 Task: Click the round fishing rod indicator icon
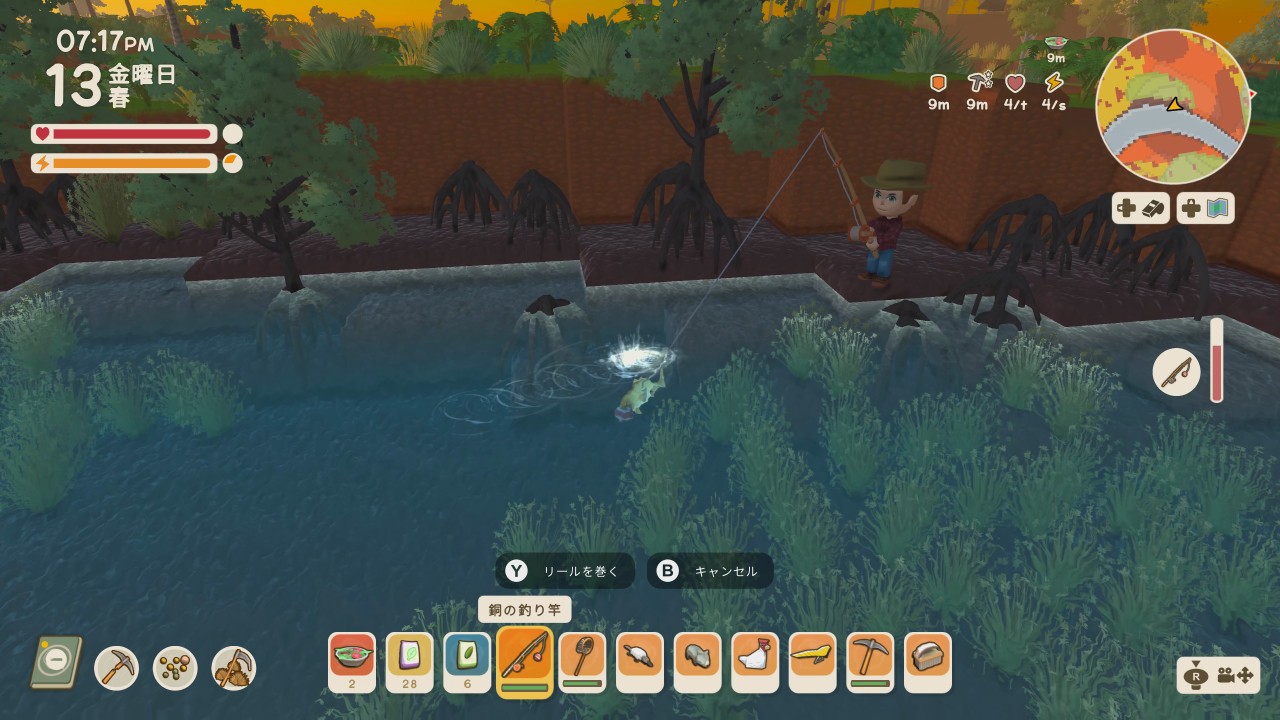[x=1177, y=373]
